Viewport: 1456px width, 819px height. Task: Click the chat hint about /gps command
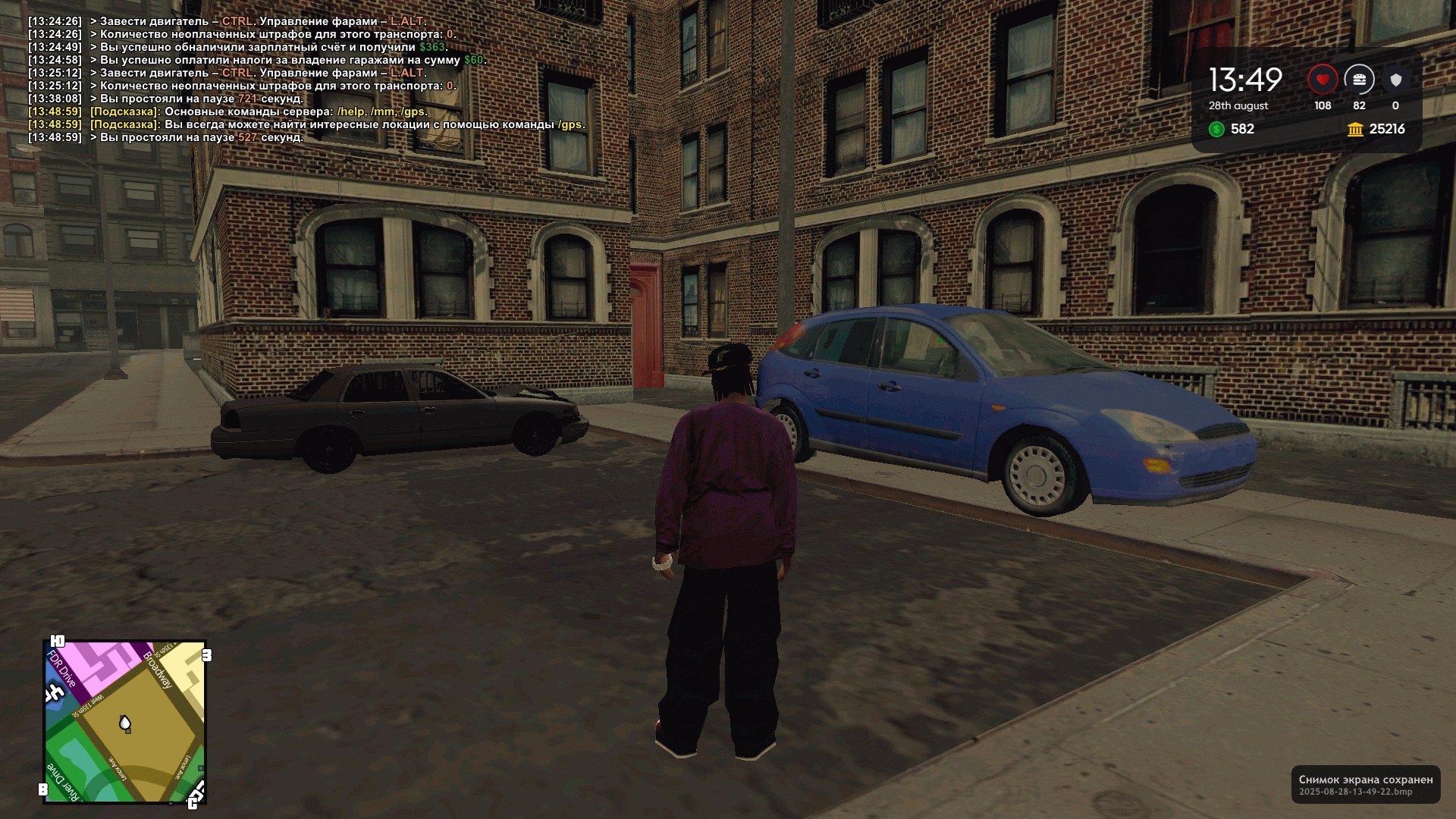(x=337, y=124)
